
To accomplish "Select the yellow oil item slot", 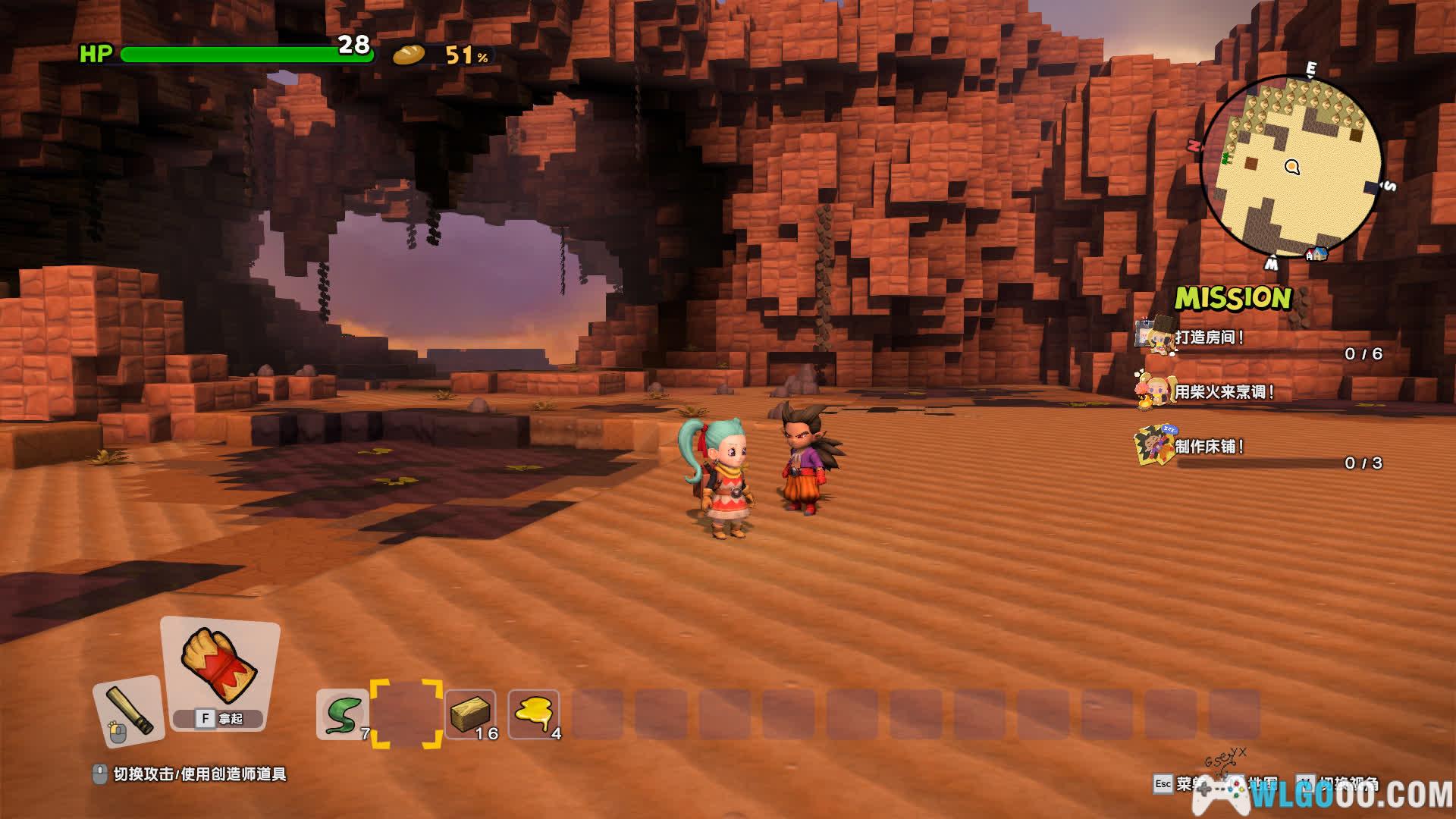I will [533, 714].
